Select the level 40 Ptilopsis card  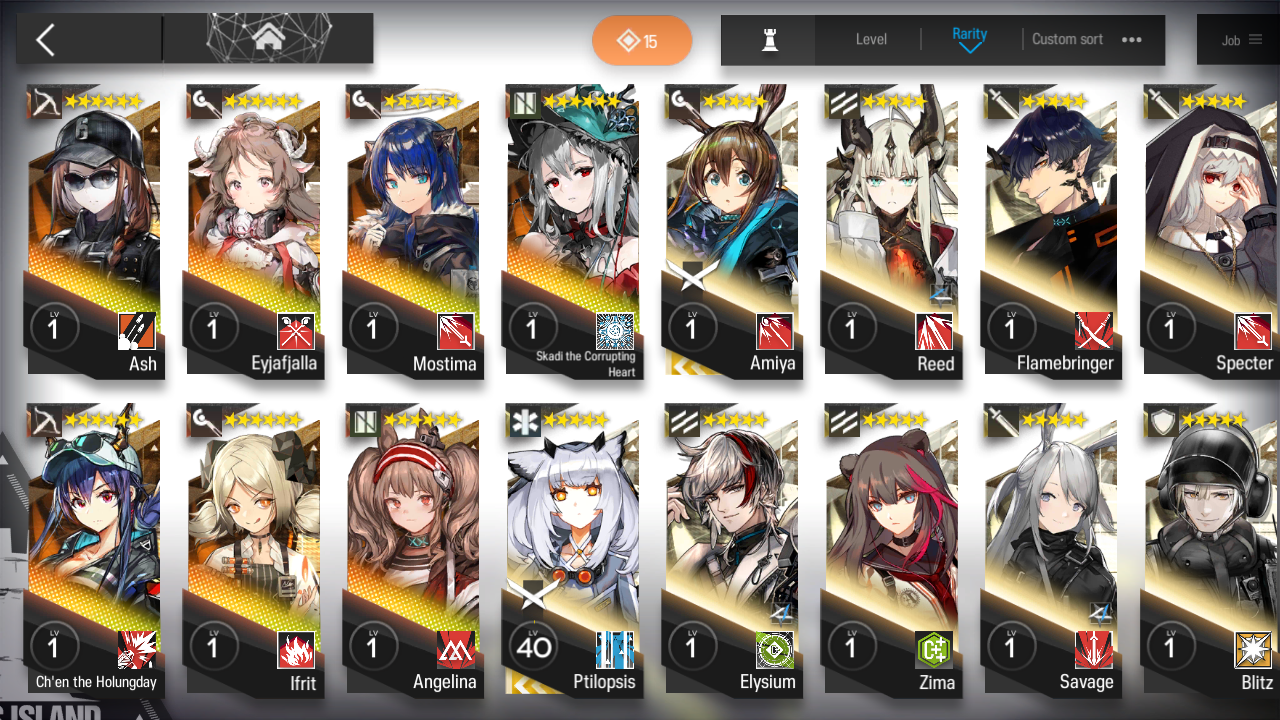tap(573, 550)
